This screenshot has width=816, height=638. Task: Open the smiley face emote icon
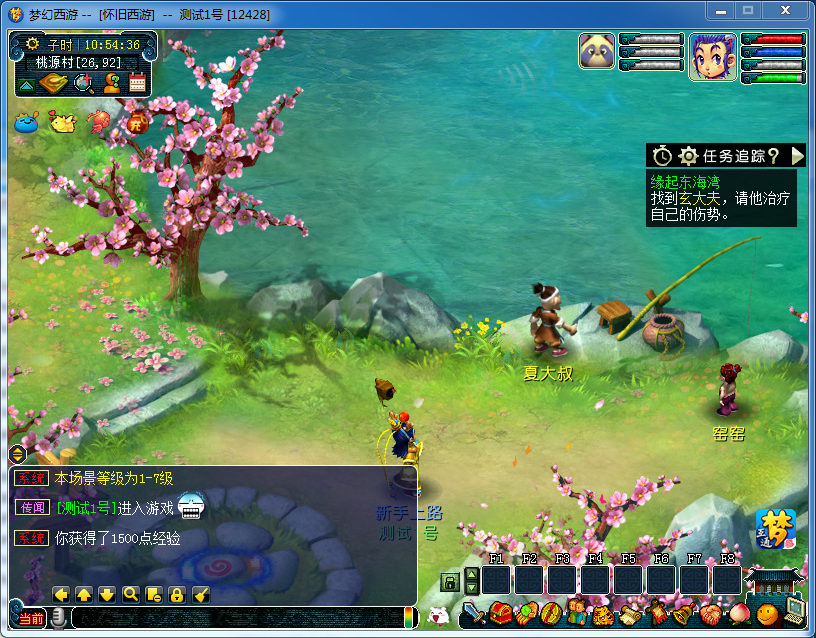pos(767,612)
